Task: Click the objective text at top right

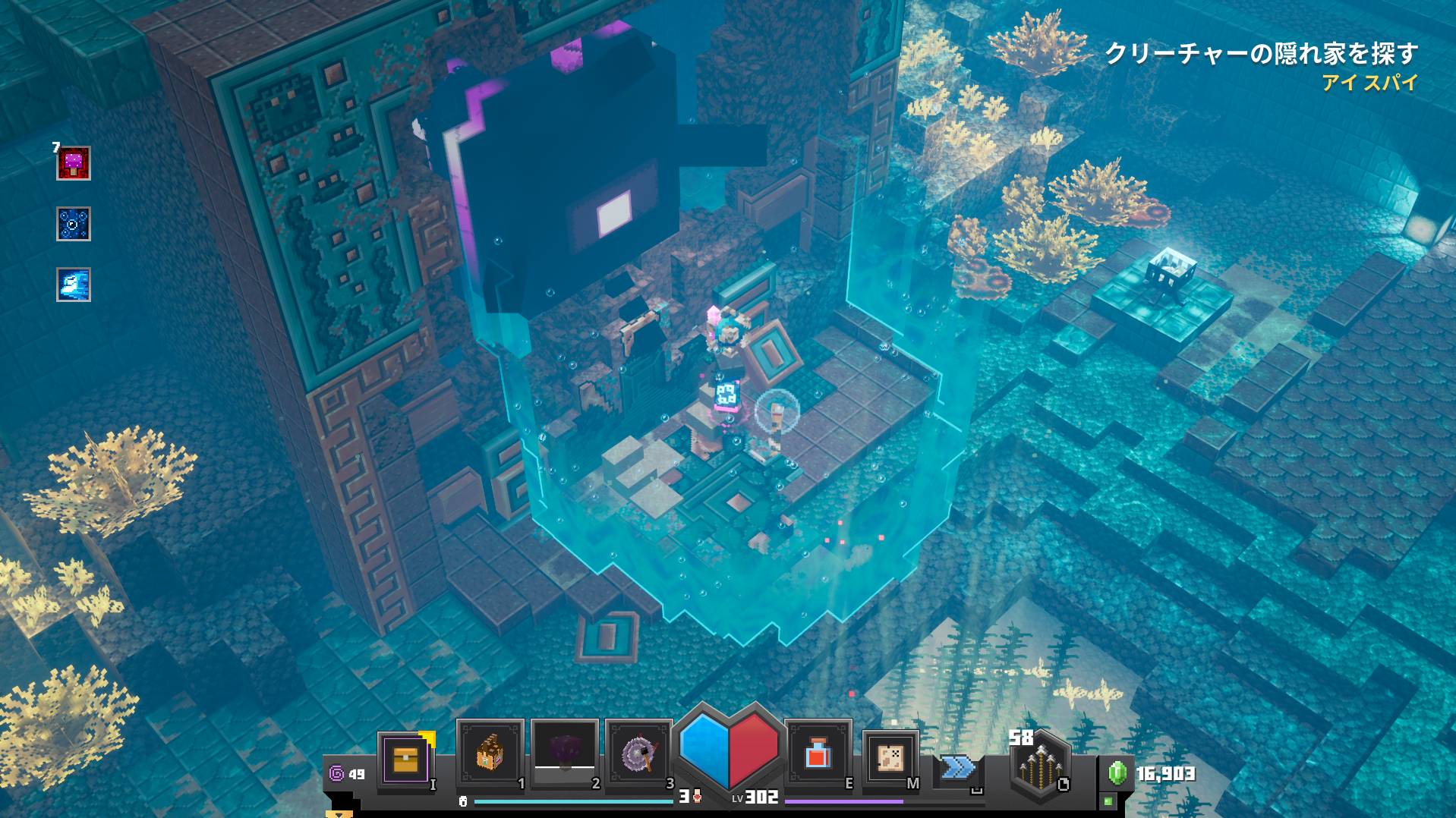Action: (1261, 54)
